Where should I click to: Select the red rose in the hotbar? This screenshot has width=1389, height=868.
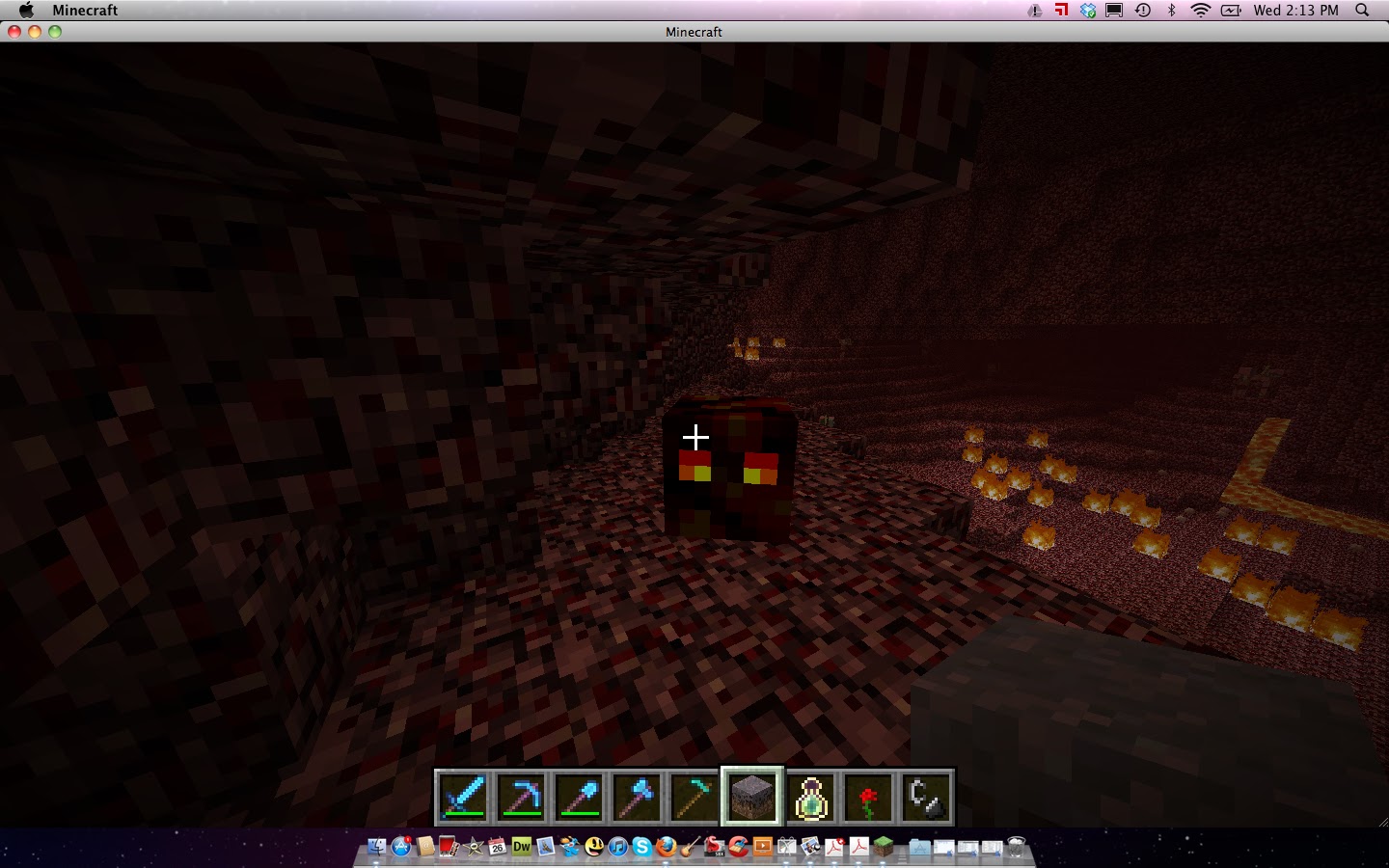click(867, 796)
